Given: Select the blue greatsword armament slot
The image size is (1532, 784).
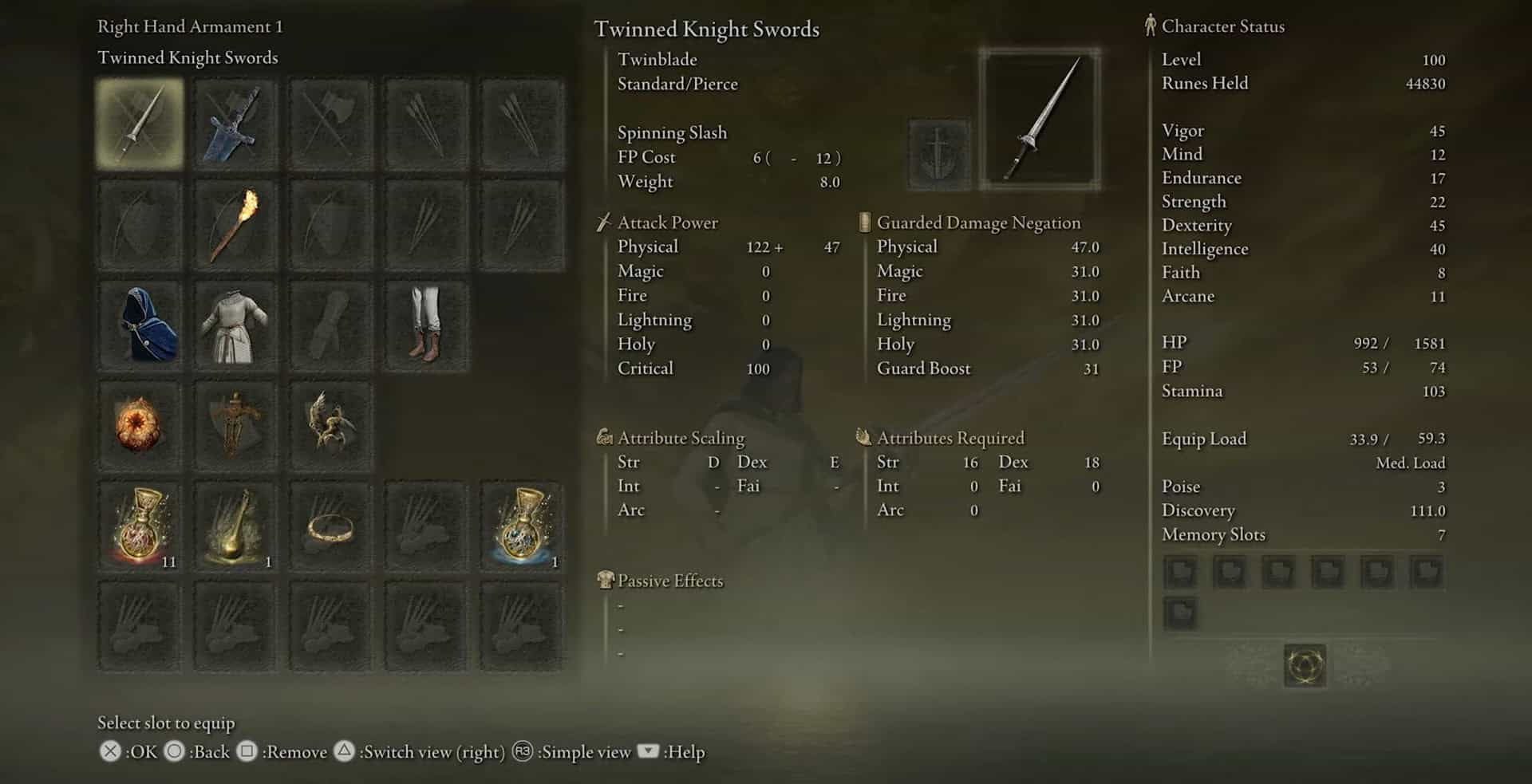Looking at the screenshot, I should 235,123.
